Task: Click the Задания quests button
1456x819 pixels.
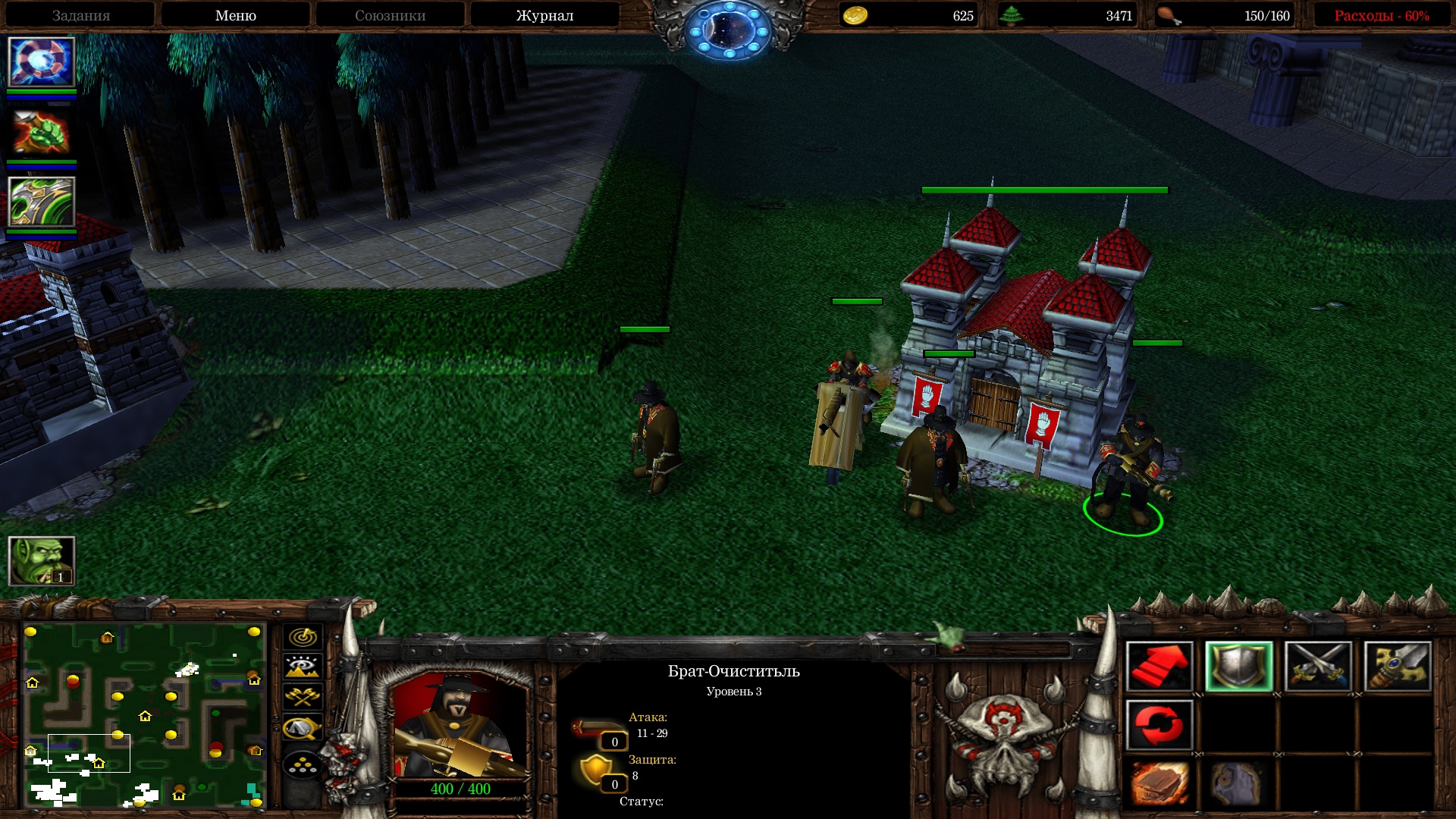Action: pos(81,15)
